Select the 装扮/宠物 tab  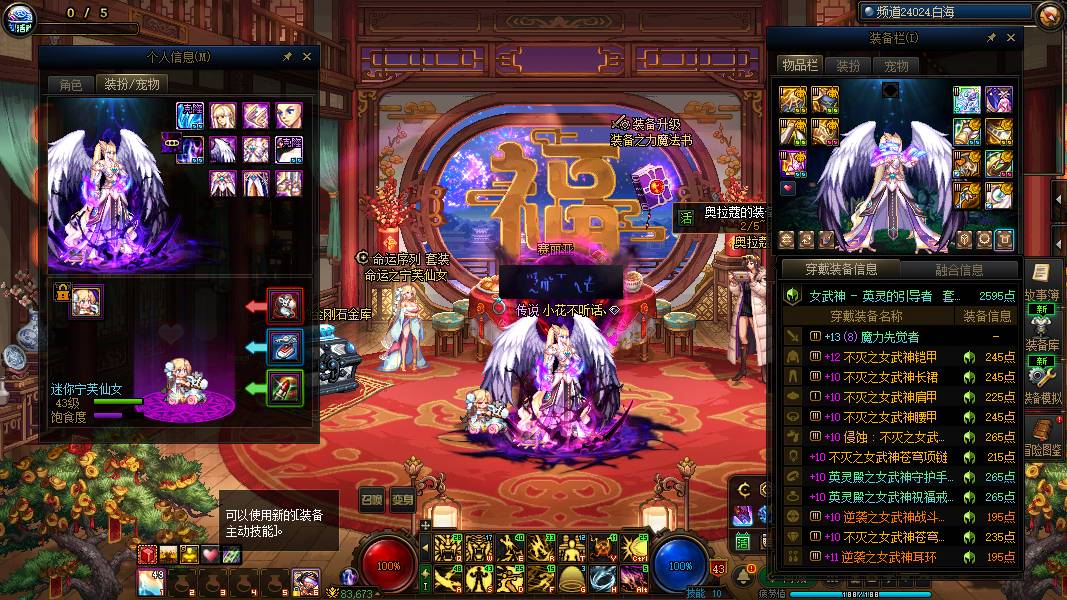click(x=132, y=85)
